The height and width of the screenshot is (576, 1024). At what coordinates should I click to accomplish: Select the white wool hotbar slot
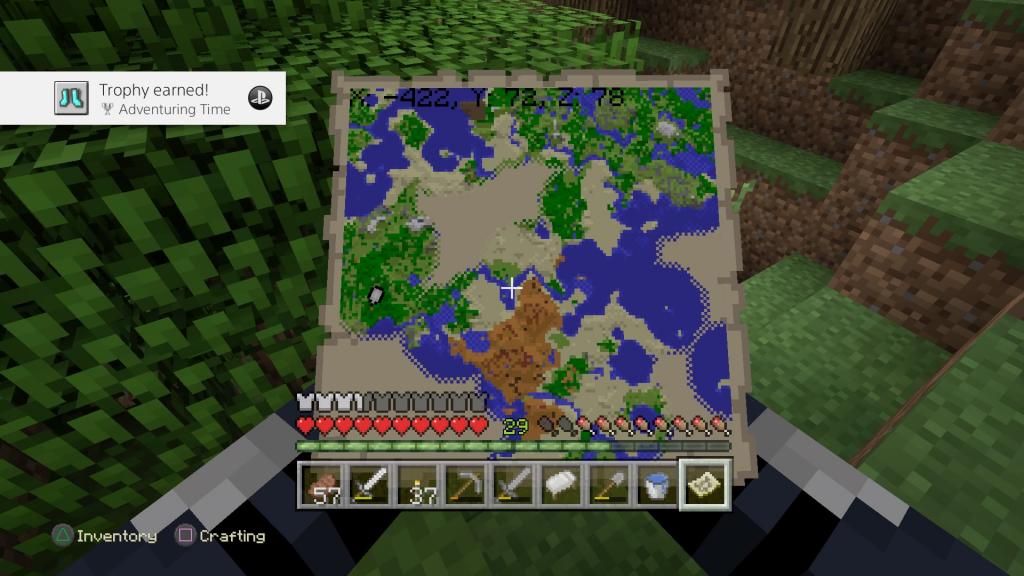click(560, 486)
